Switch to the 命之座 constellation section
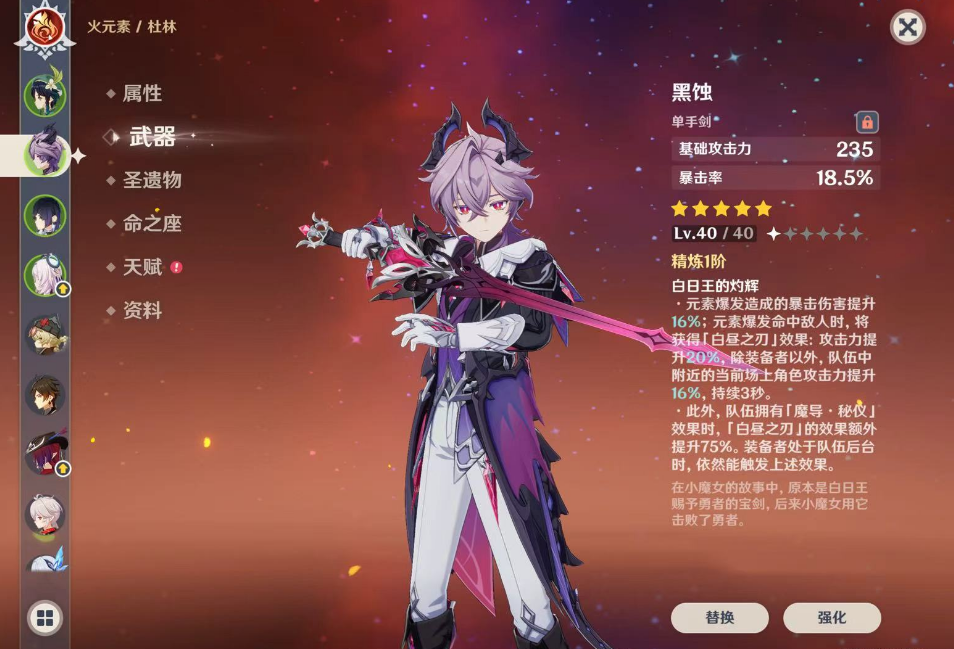Viewport: 954px width, 649px height. pyautogui.click(x=152, y=224)
